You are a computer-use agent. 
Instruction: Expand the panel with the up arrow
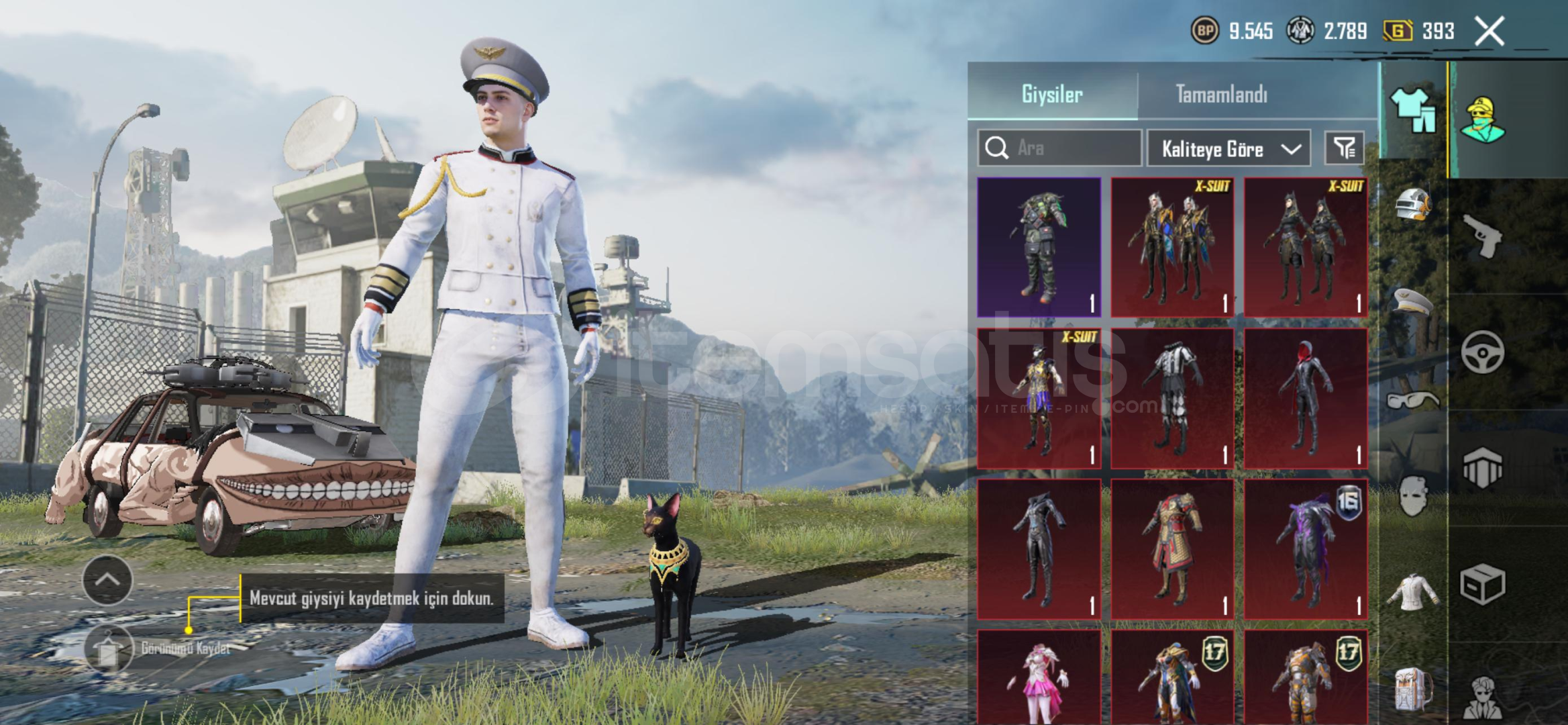107,580
